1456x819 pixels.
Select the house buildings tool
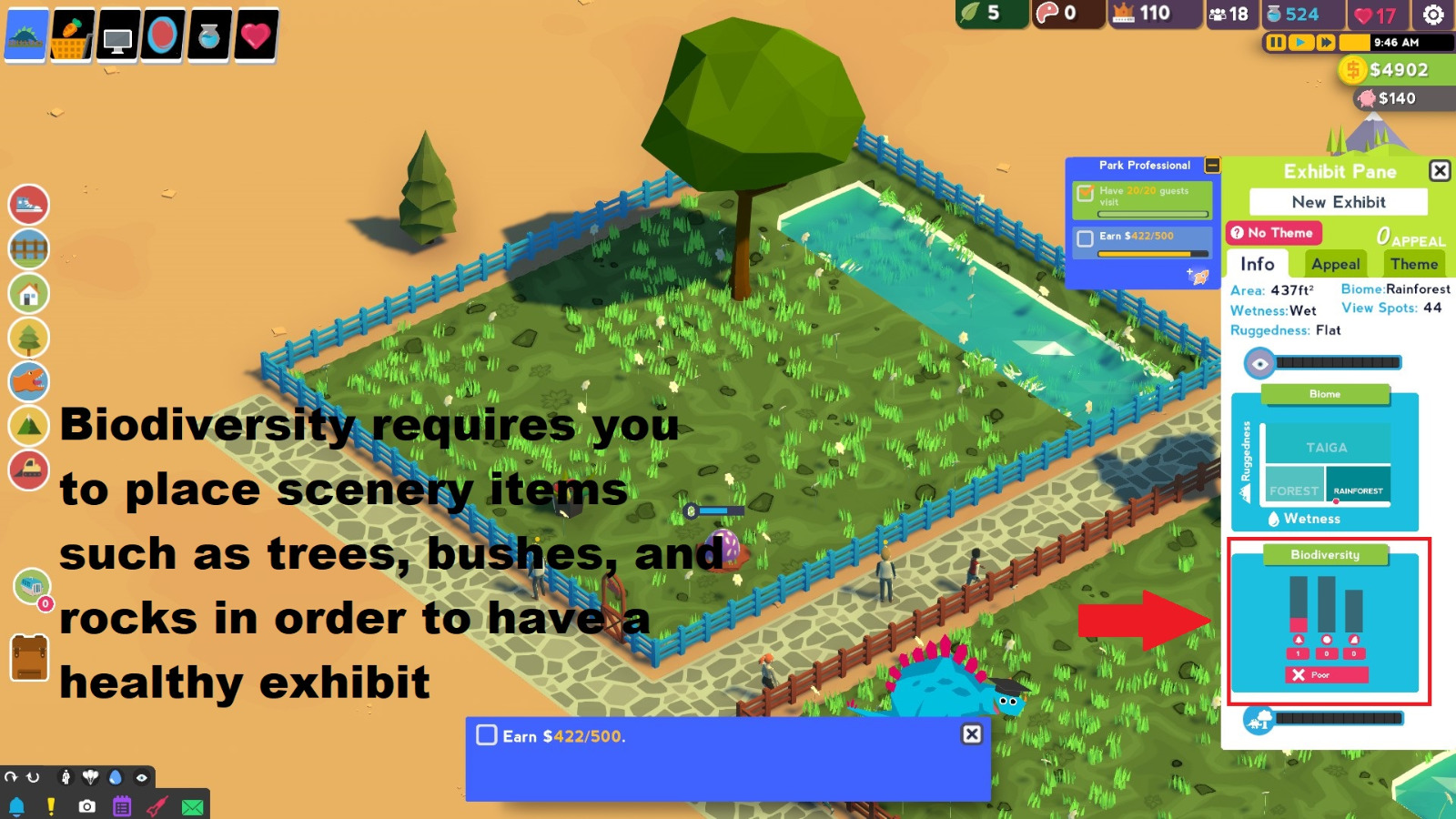(29, 292)
